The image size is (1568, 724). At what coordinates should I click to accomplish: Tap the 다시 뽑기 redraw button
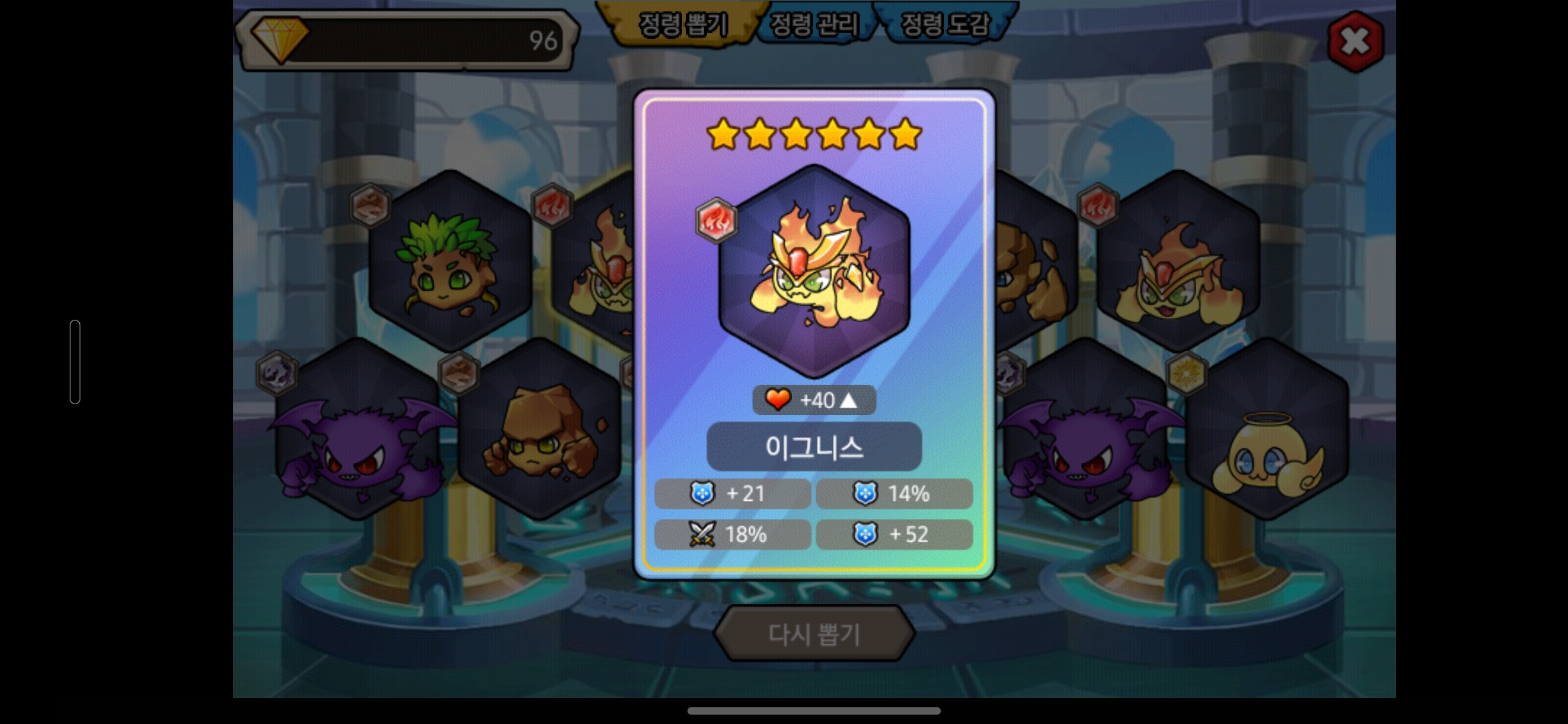[813, 633]
